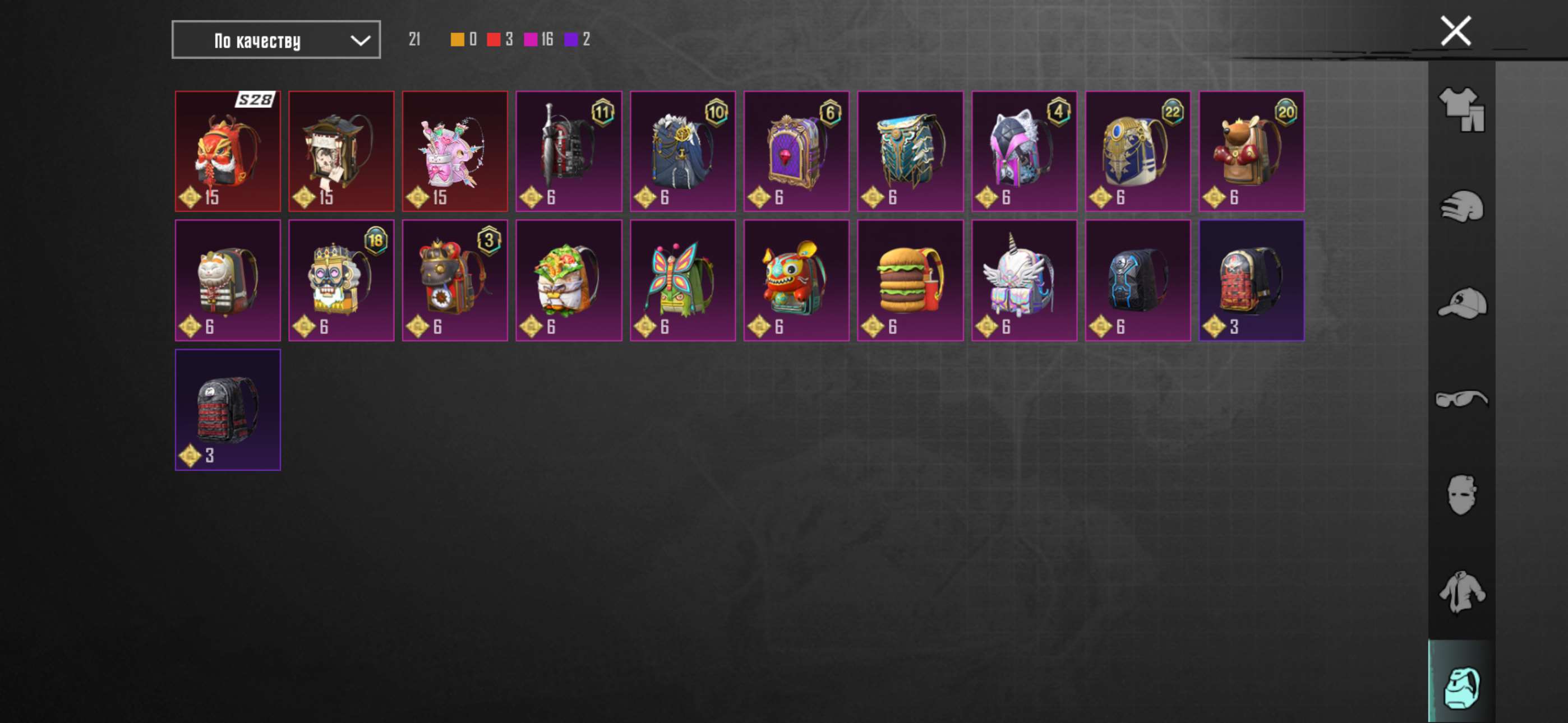
Task: Pick the taco-topped backpack
Action: point(569,281)
